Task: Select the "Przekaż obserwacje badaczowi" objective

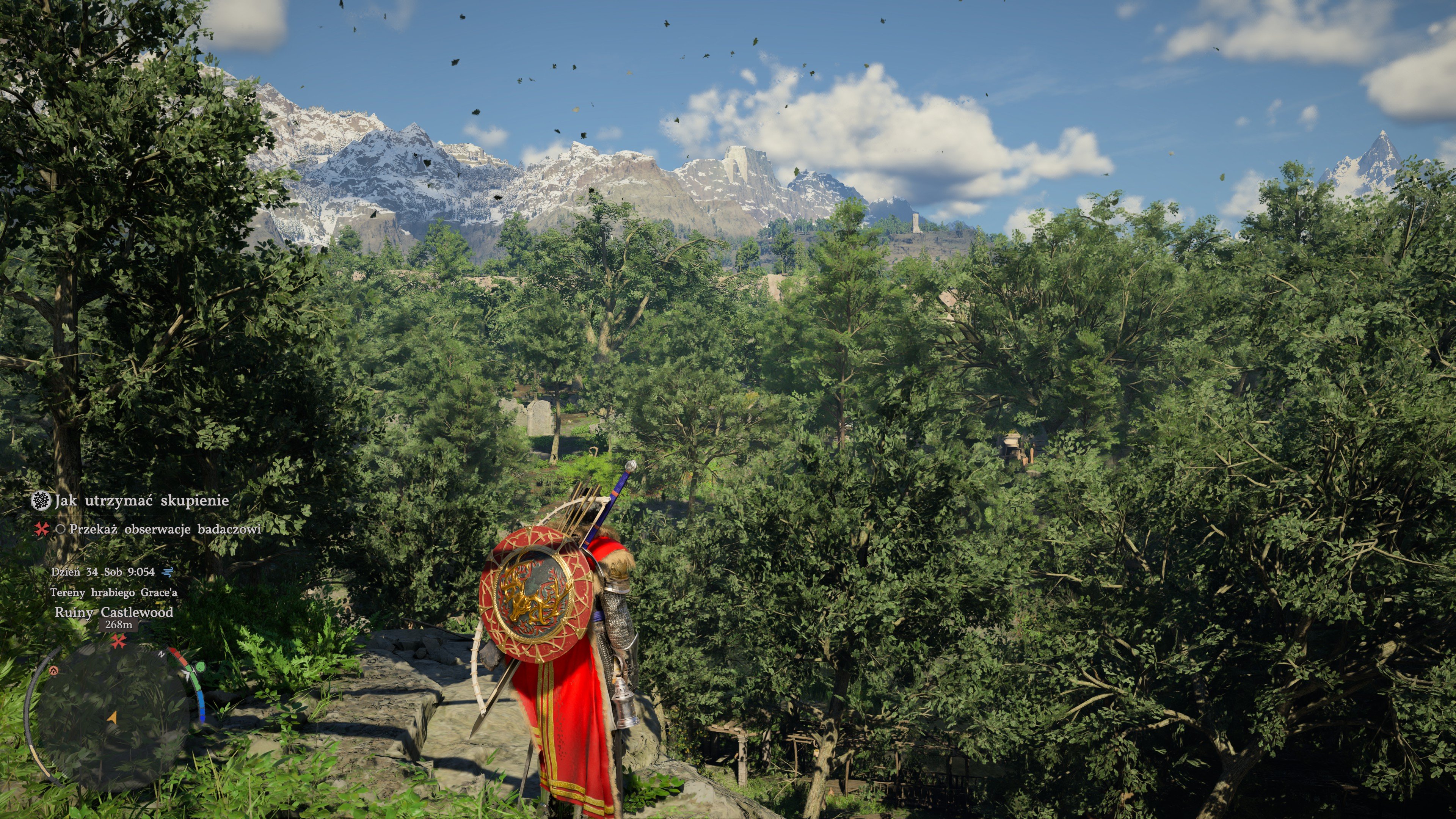Action: click(165, 530)
